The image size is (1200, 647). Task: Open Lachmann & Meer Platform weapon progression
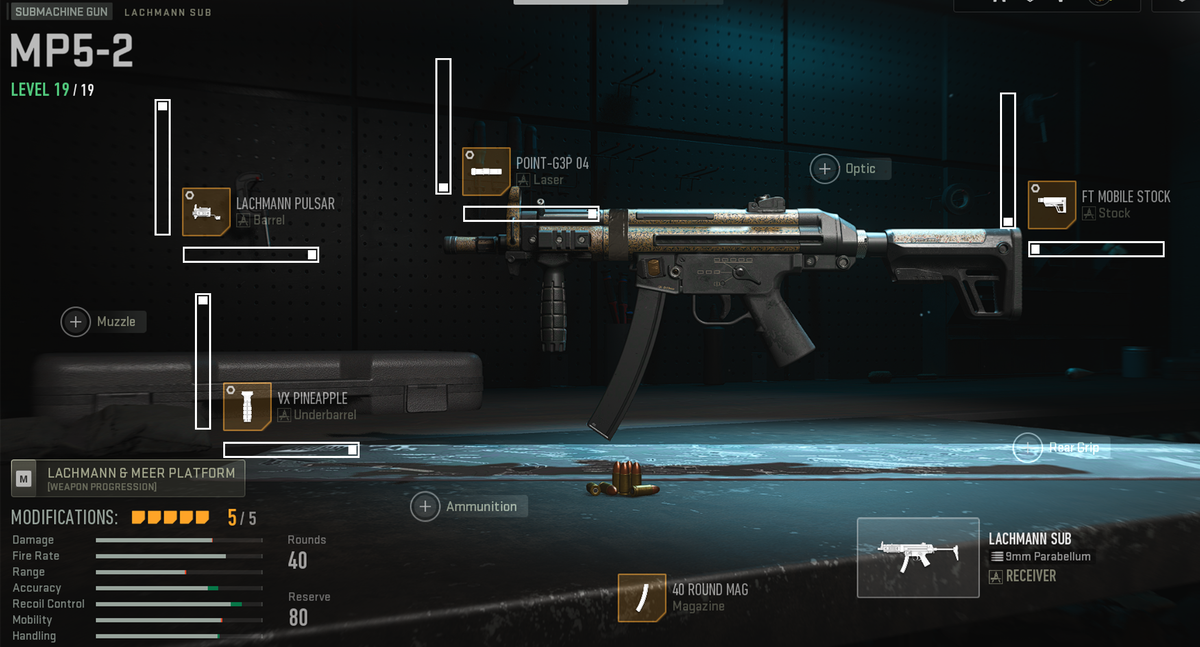pos(128,478)
